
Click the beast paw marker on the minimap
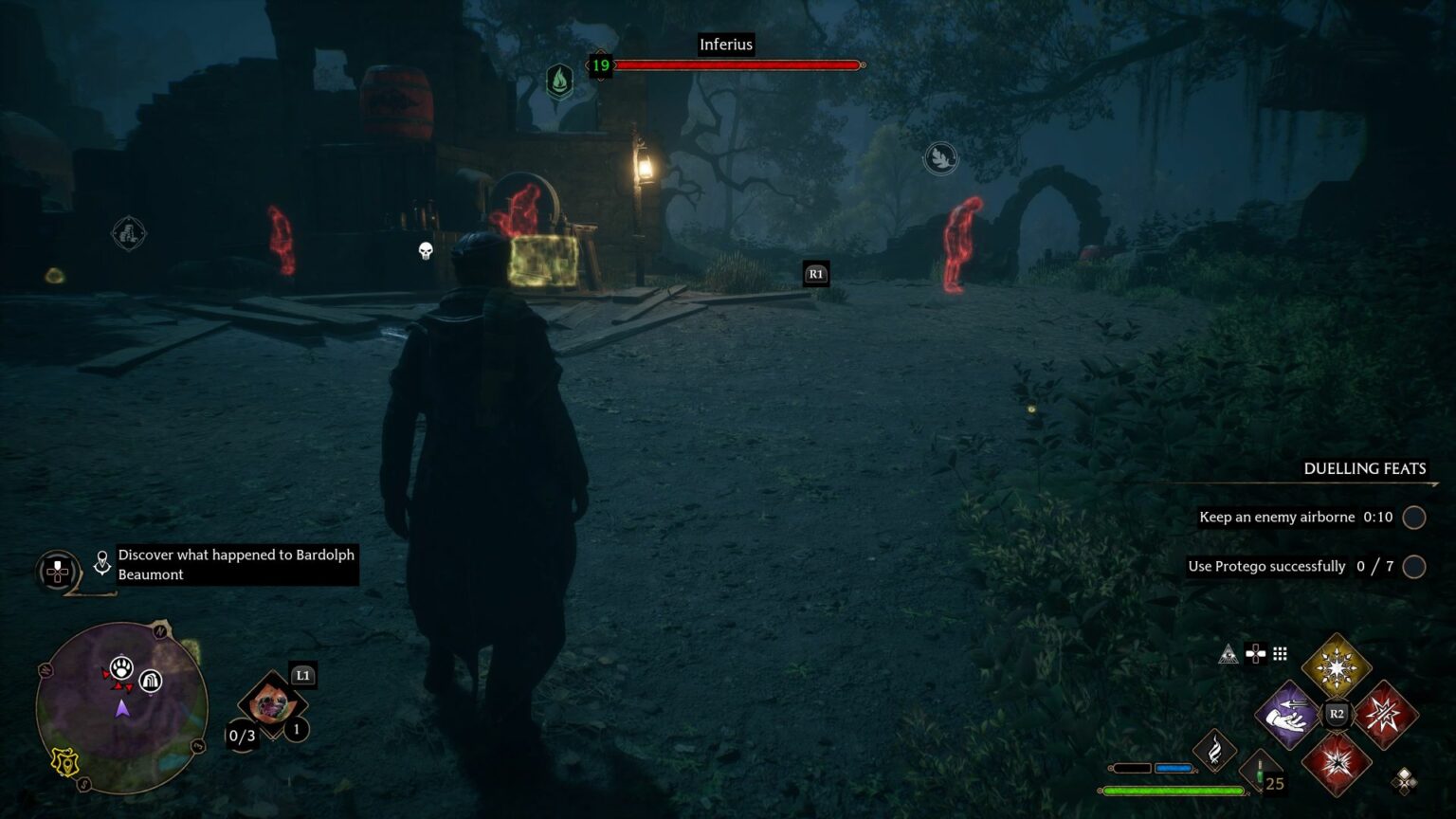(121, 667)
